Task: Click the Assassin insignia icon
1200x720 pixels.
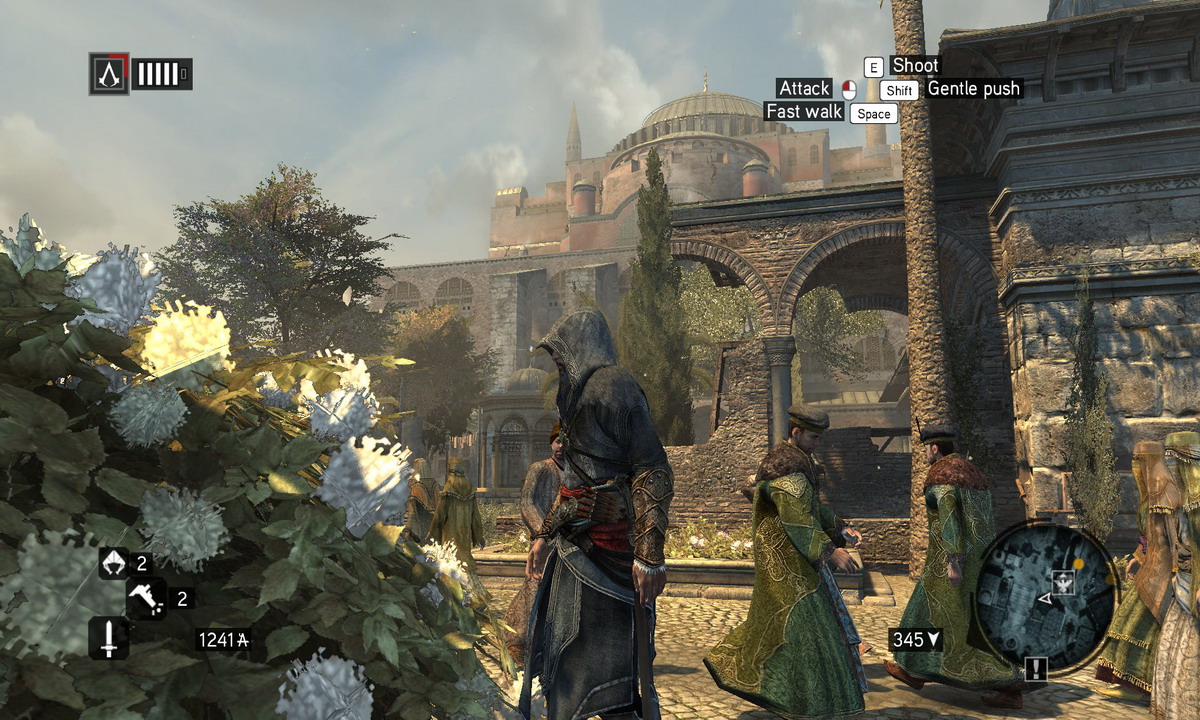Action: [x=109, y=74]
